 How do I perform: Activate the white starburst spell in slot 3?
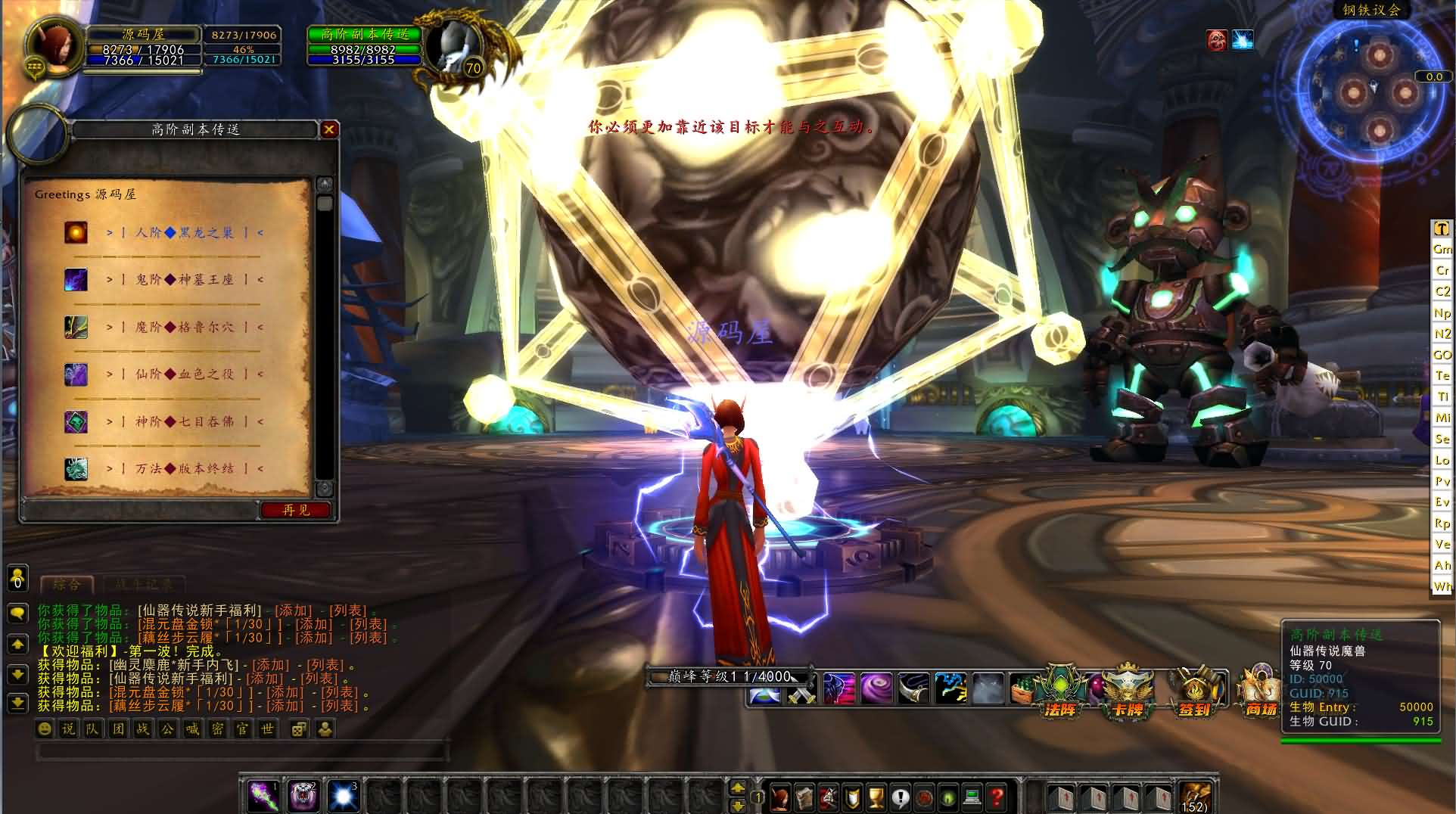click(x=343, y=796)
